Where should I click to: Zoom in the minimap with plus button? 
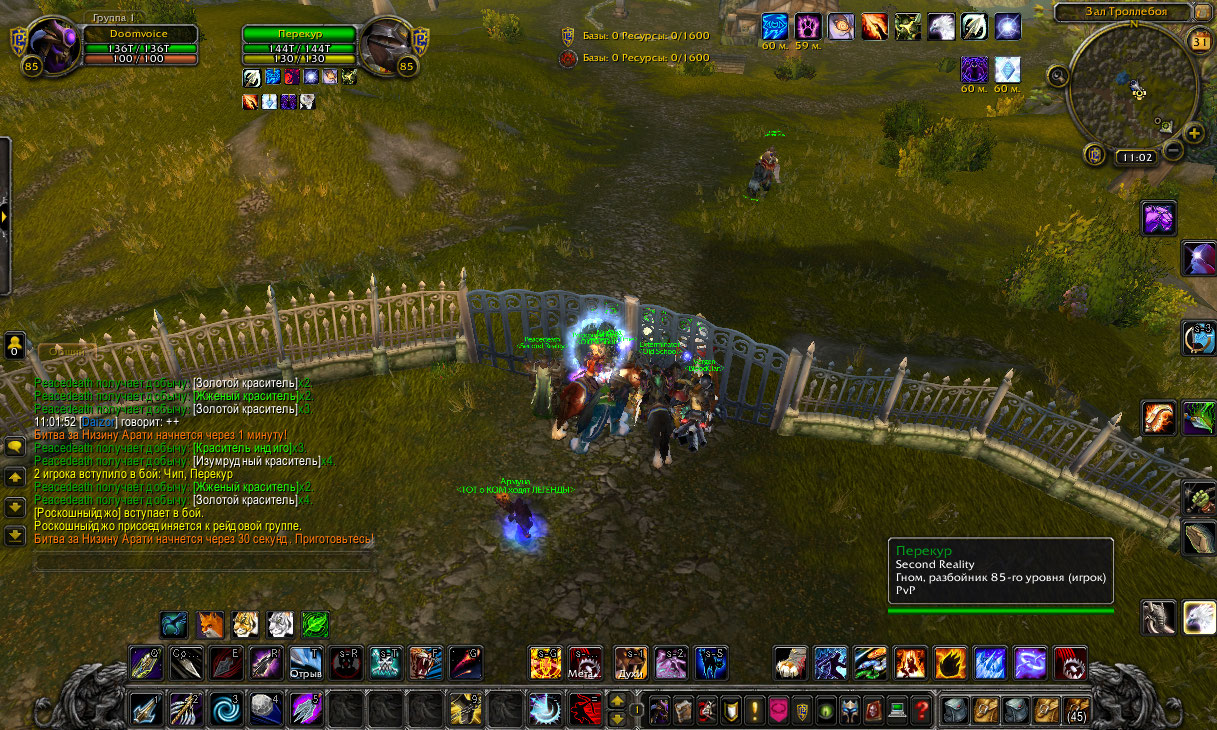1194,133
